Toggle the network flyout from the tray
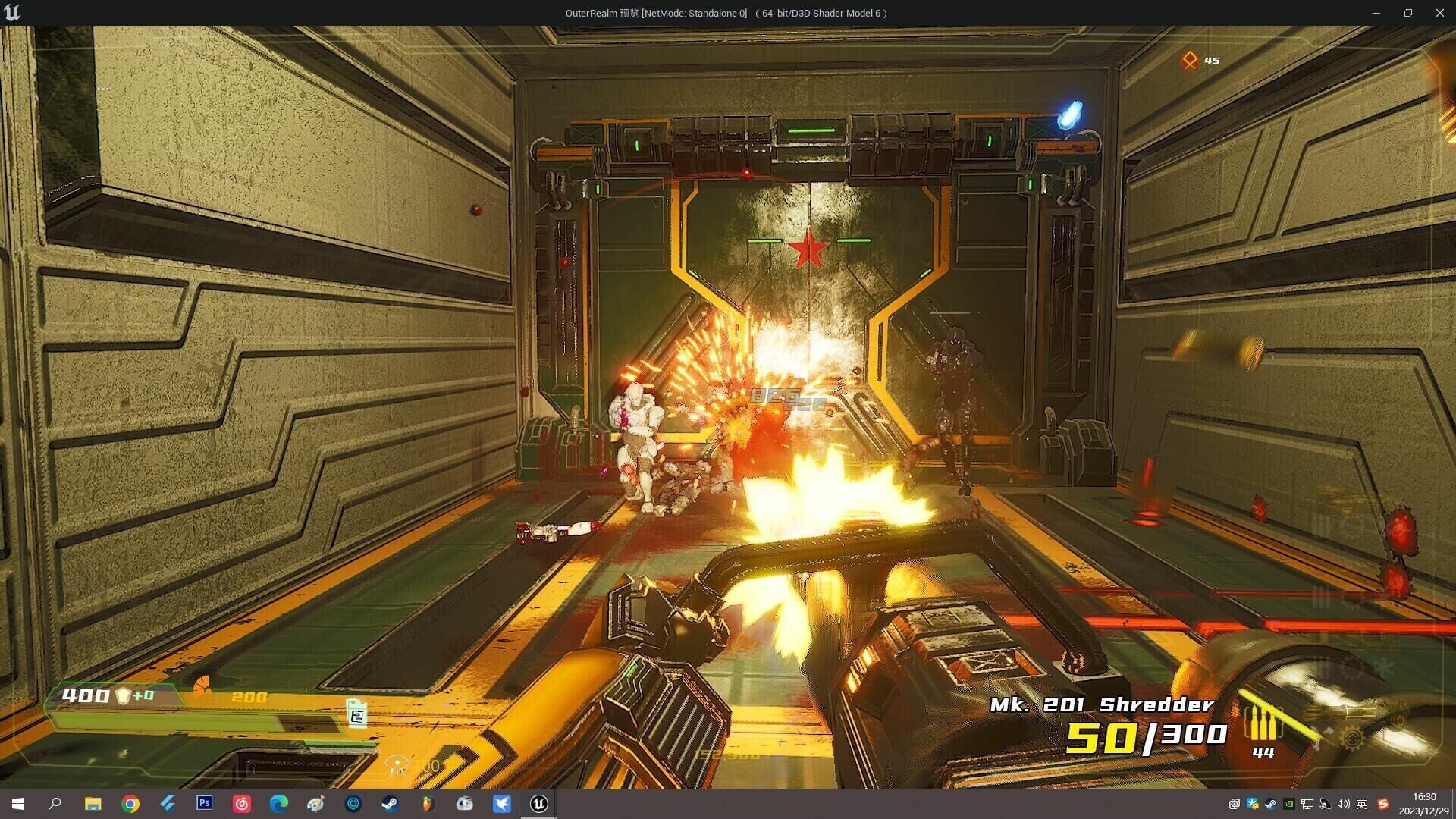1456x819 pixels. tap(1307, 804)
